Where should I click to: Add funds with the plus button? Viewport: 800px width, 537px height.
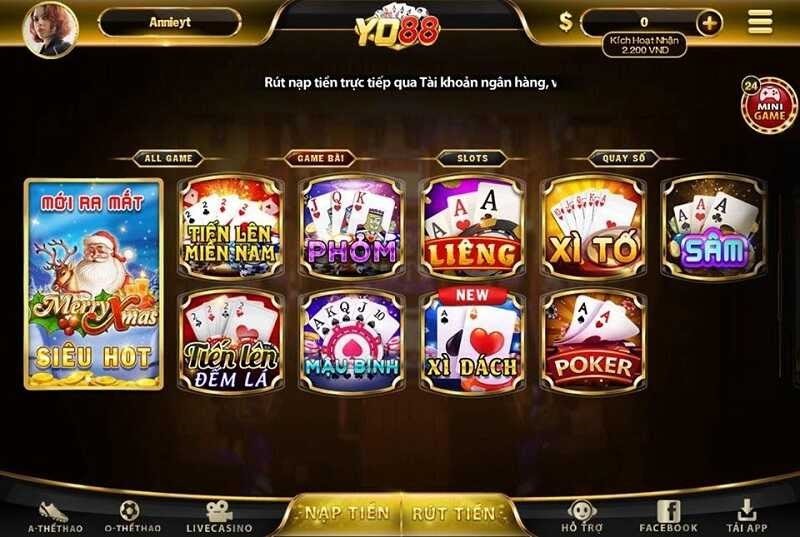point(709,22)
